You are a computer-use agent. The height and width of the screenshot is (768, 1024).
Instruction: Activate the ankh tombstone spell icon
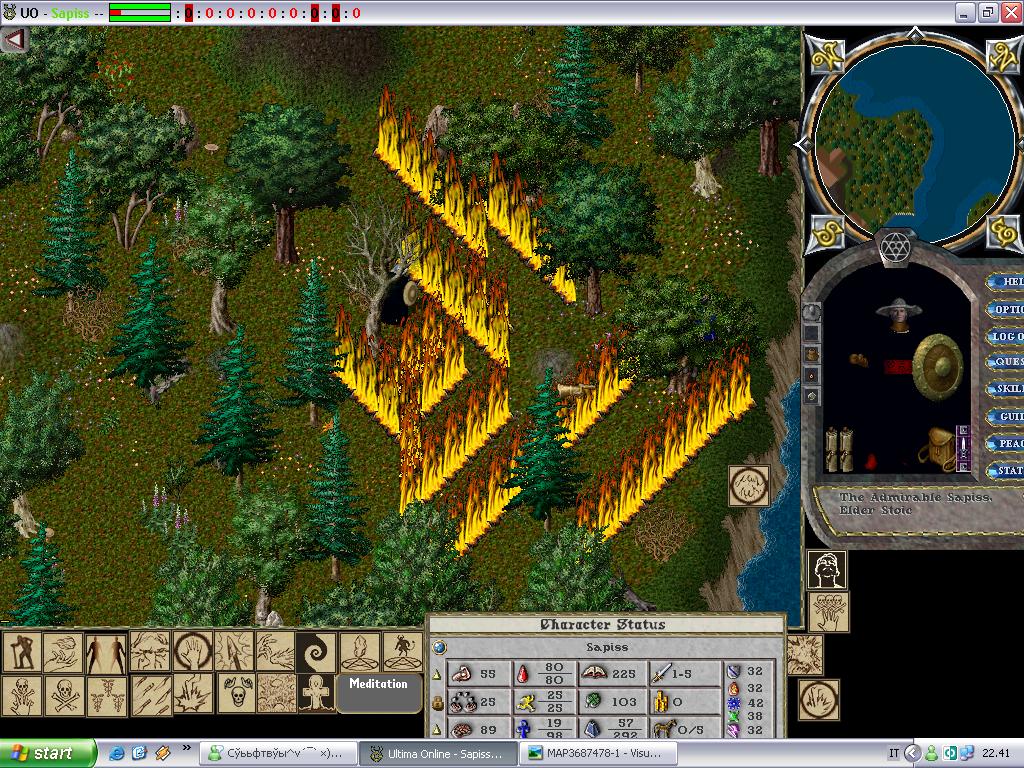click(x=317, y=693)
